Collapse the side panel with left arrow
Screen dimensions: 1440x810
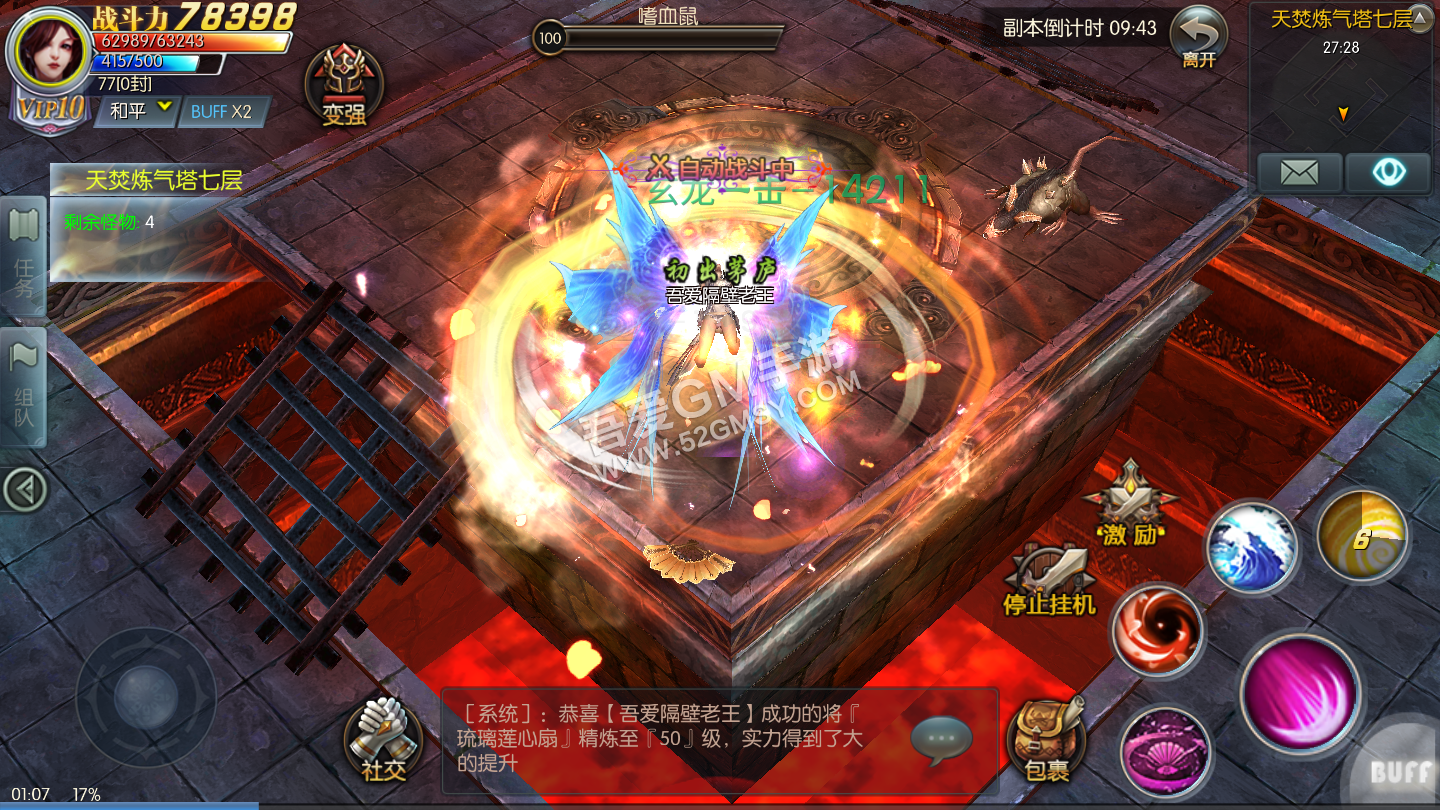24,489
